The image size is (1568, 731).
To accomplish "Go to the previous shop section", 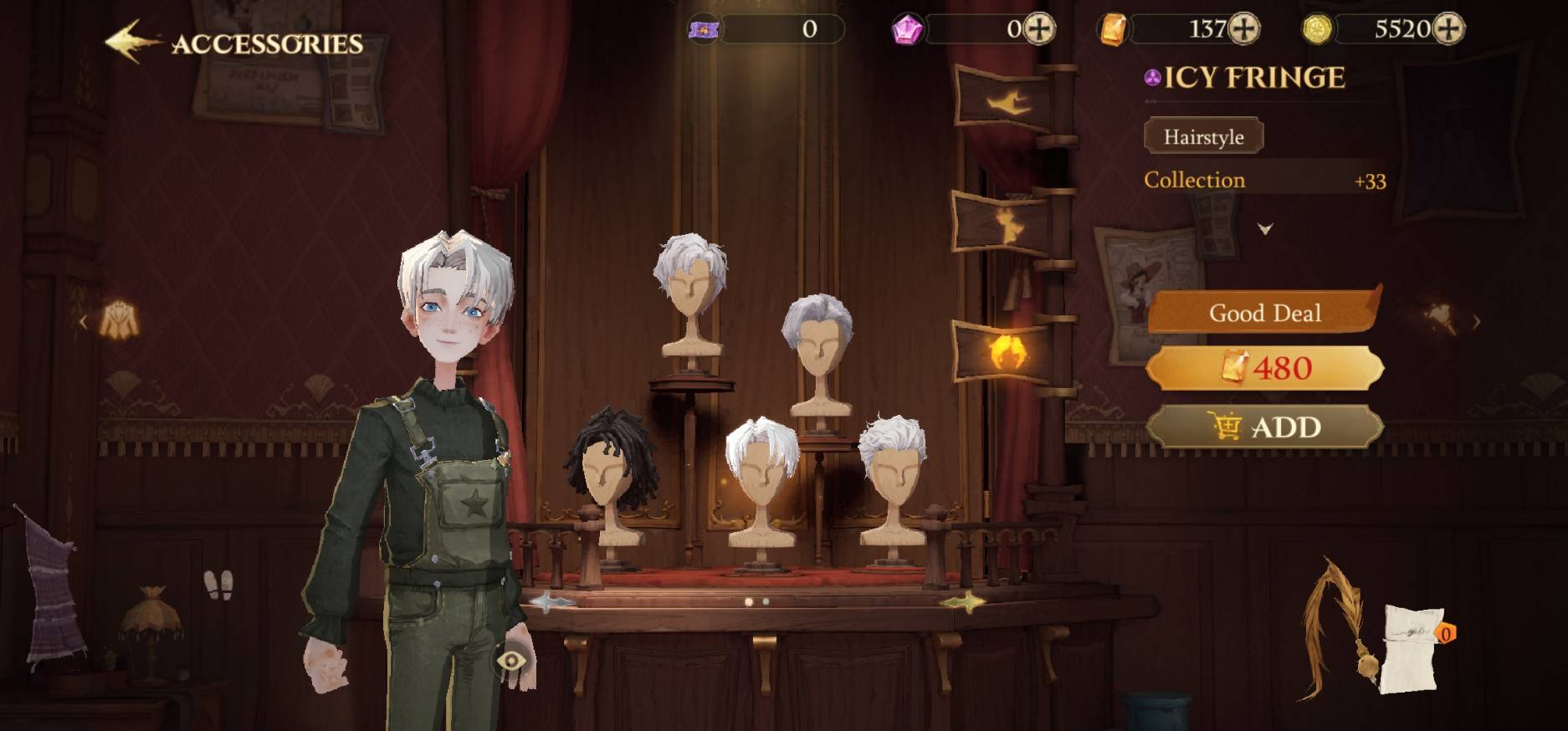I will pyautogui.click(x=83, y=321).
